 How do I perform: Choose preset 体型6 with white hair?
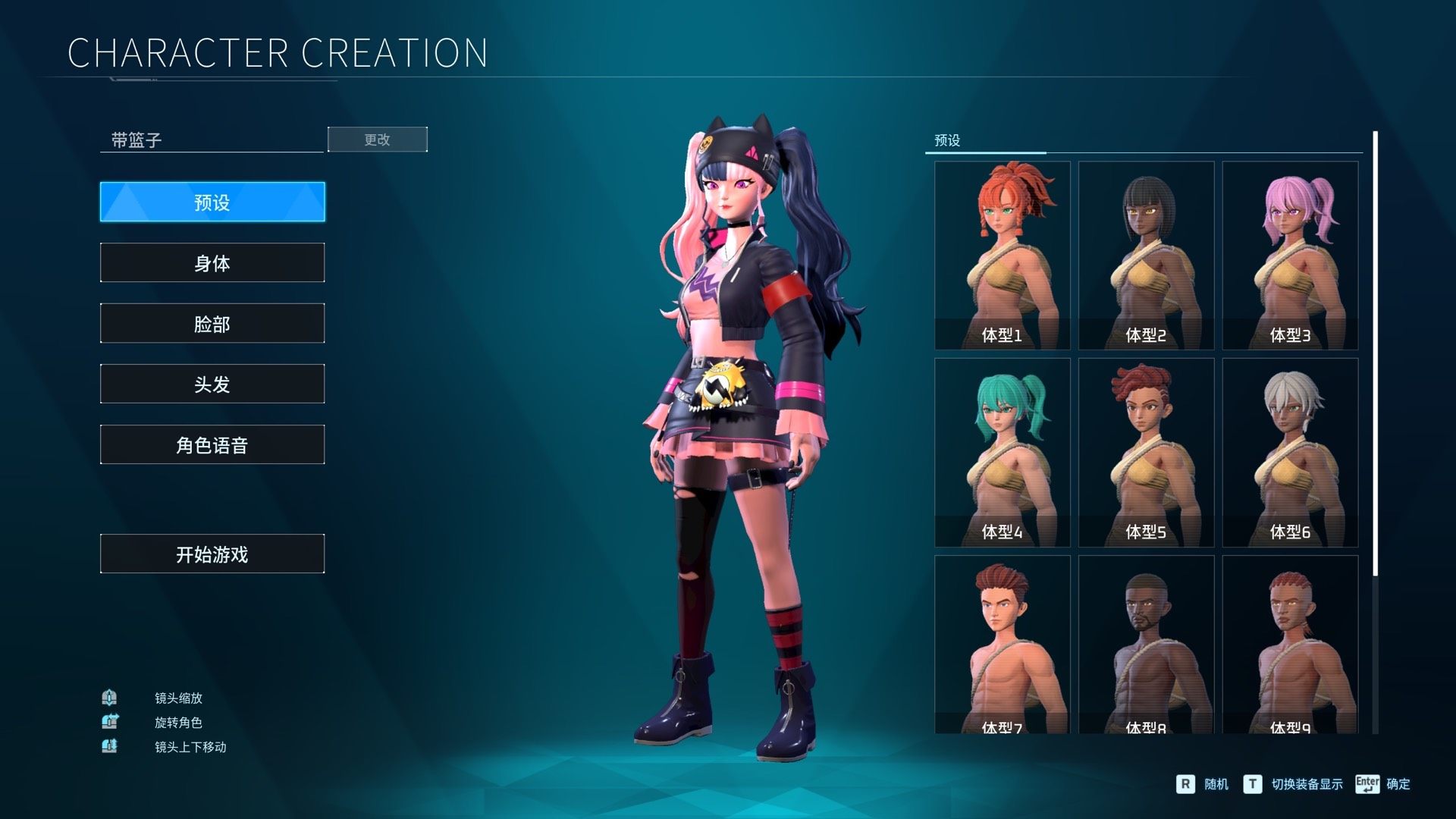coord(1290,452)
